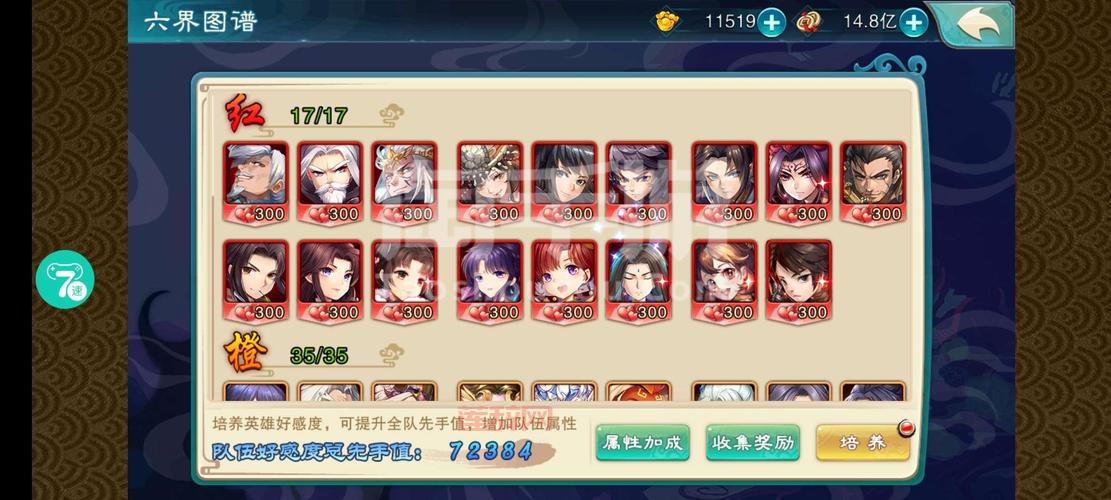
Task: Select the golden-crowned white-bearded hero
Action: click(x=404, y=176)
